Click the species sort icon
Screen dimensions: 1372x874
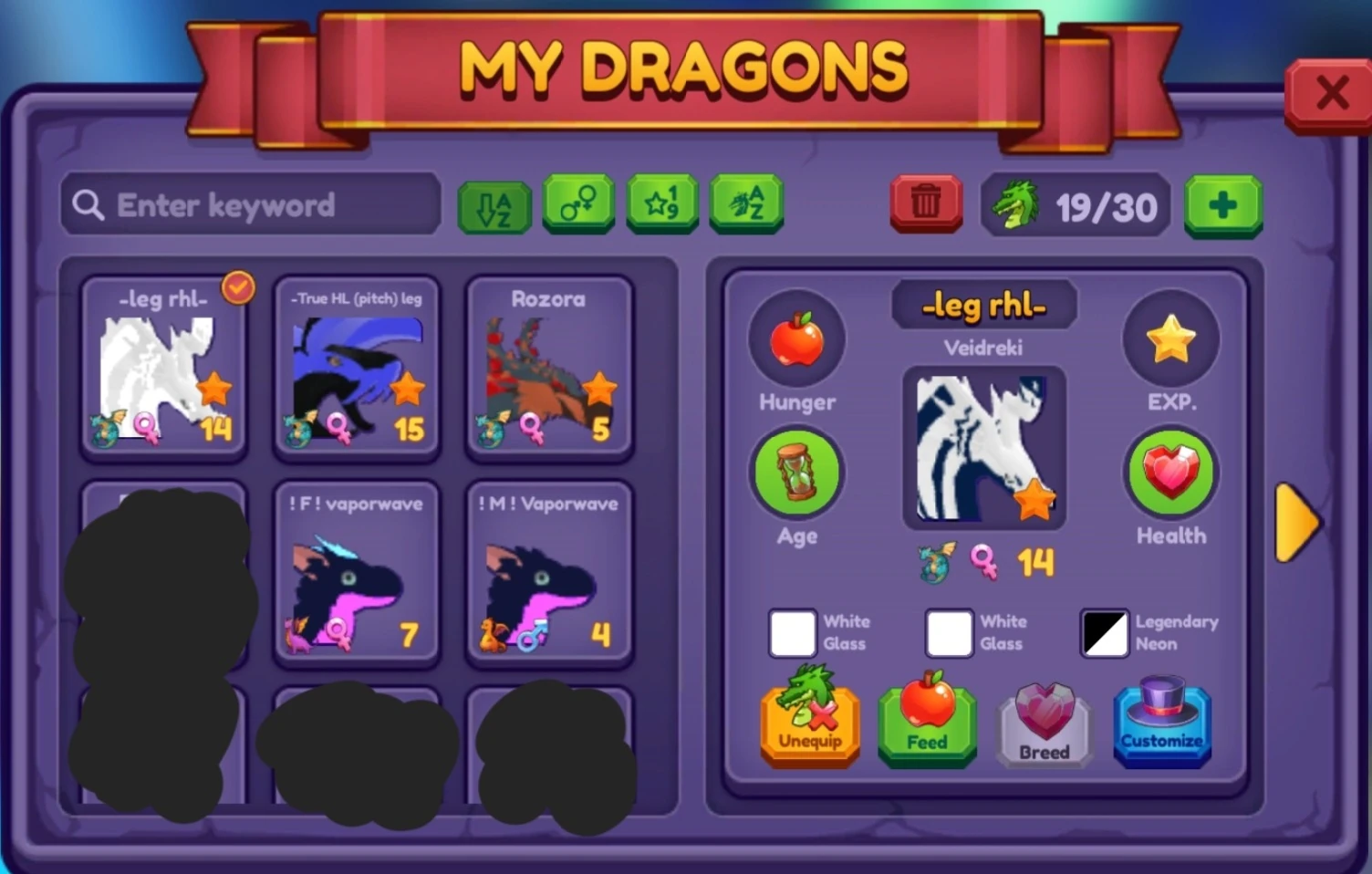click(x=747, y=204)
